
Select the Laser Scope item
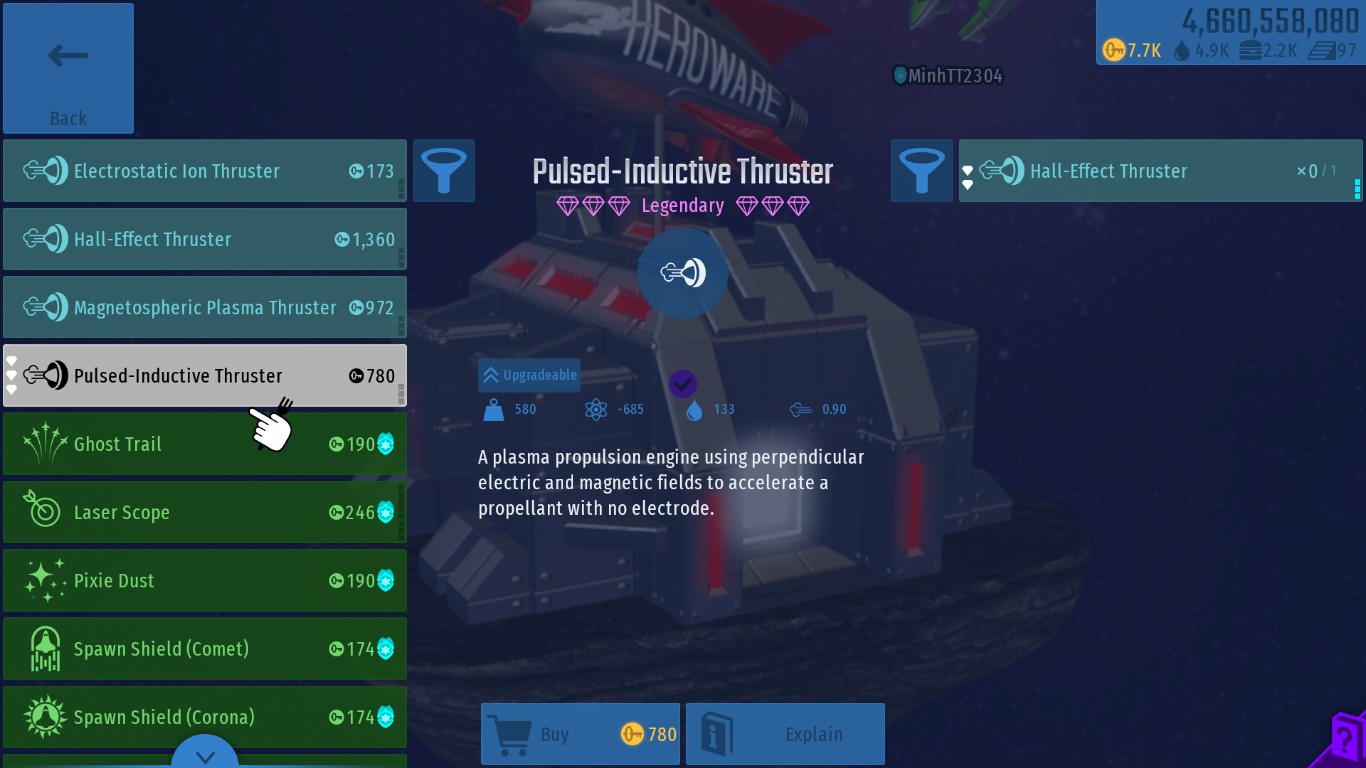pyautogui.click(x=205, y=512)
